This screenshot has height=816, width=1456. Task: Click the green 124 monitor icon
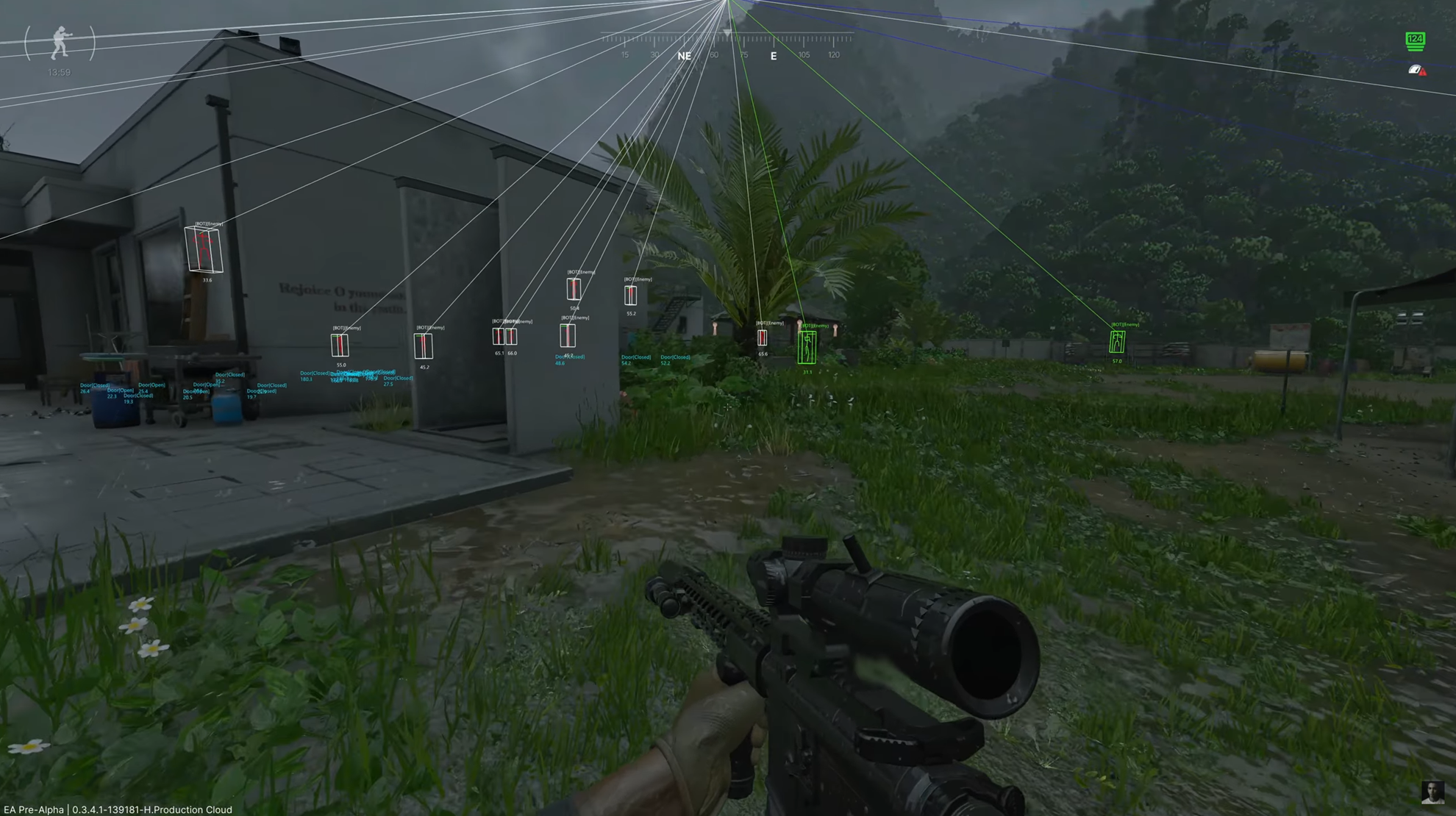(x=1415, y=40)
